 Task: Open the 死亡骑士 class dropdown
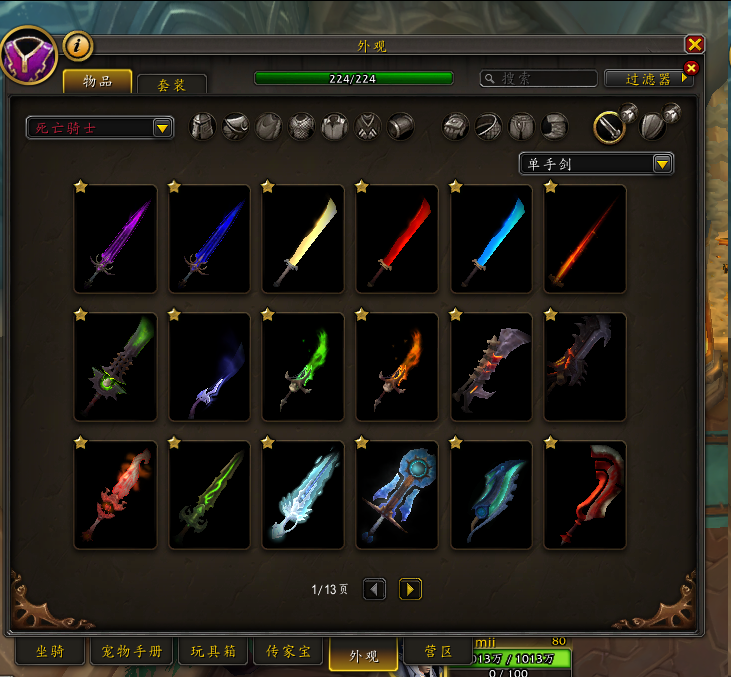click(x=100, y=128)
